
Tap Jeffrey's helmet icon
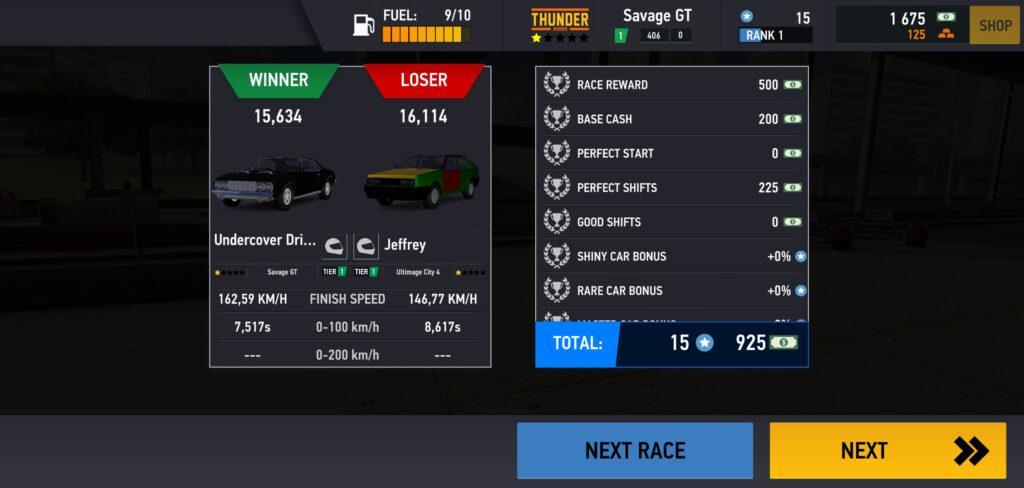[367, 245]
